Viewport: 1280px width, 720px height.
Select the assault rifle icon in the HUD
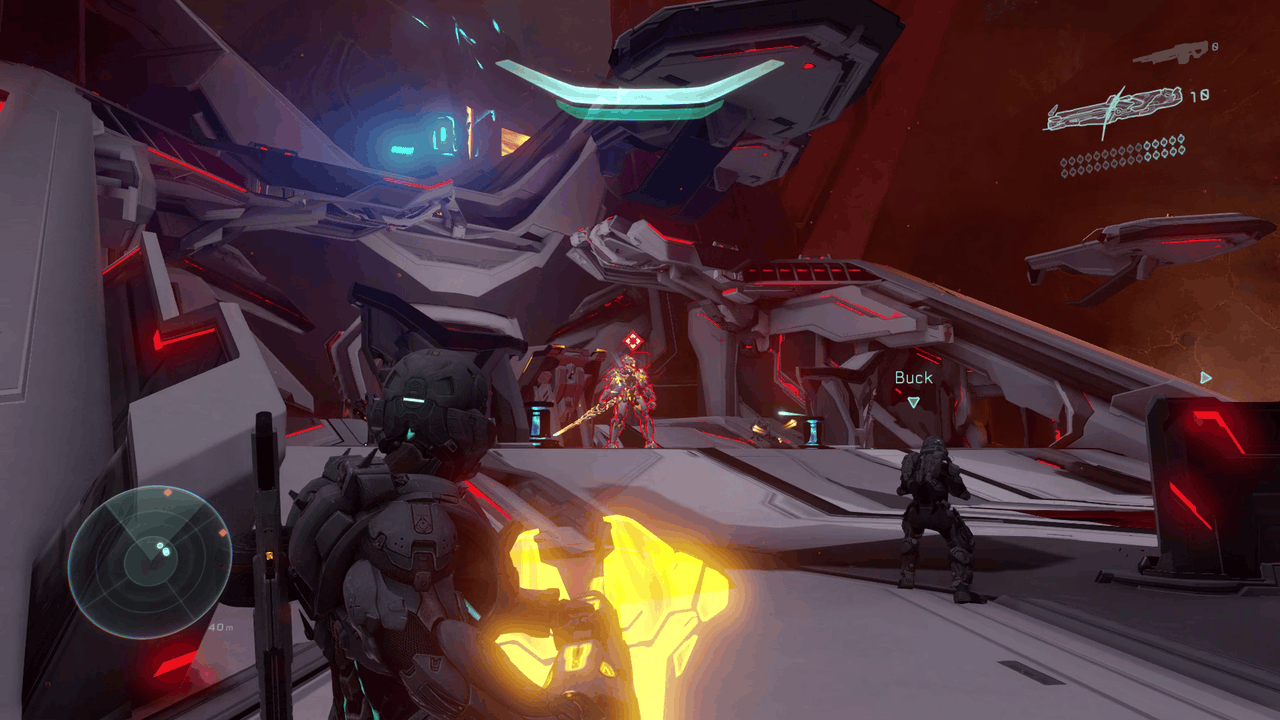1173,52
